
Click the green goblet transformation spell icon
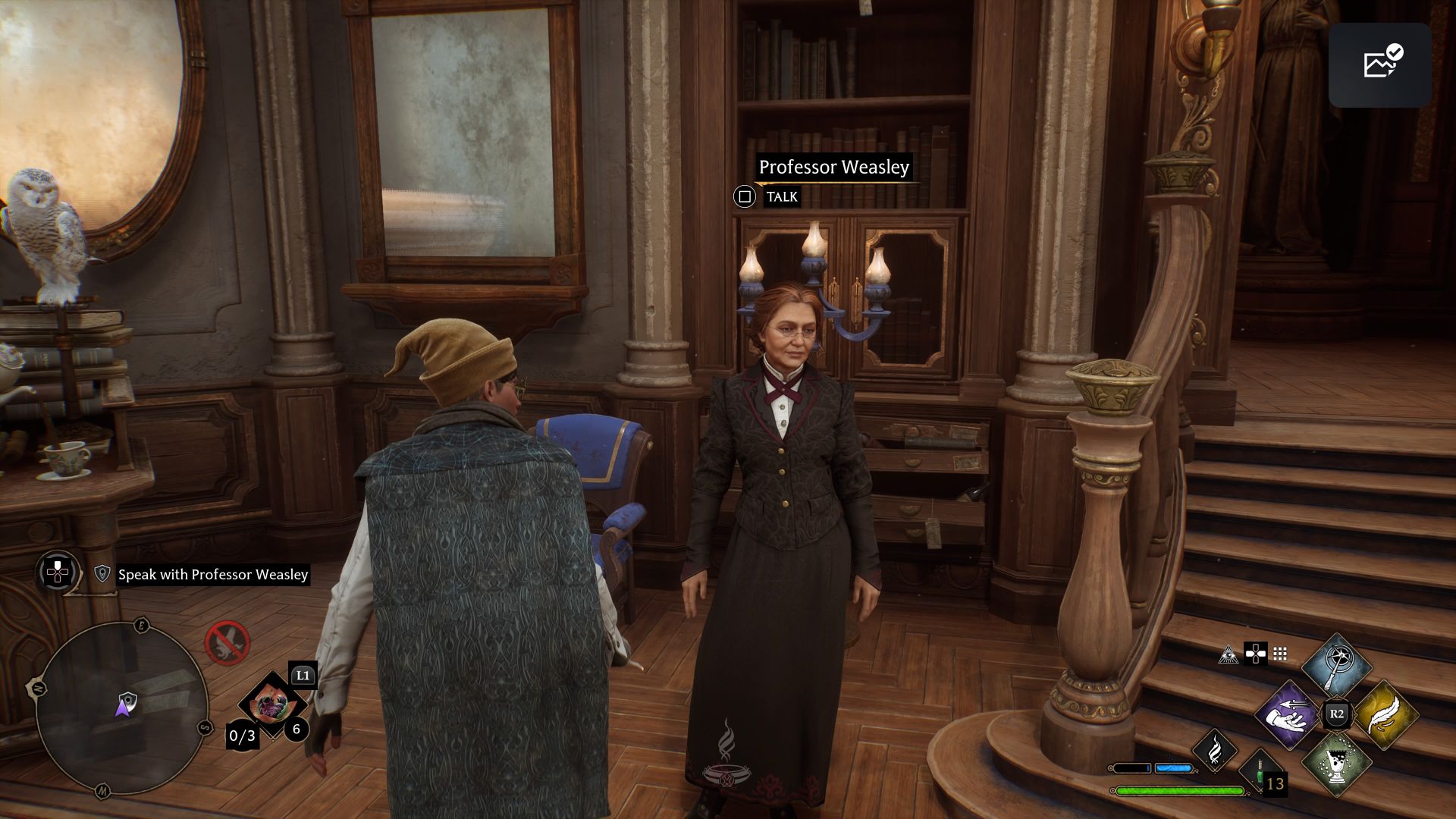[x=1338, y=764]
